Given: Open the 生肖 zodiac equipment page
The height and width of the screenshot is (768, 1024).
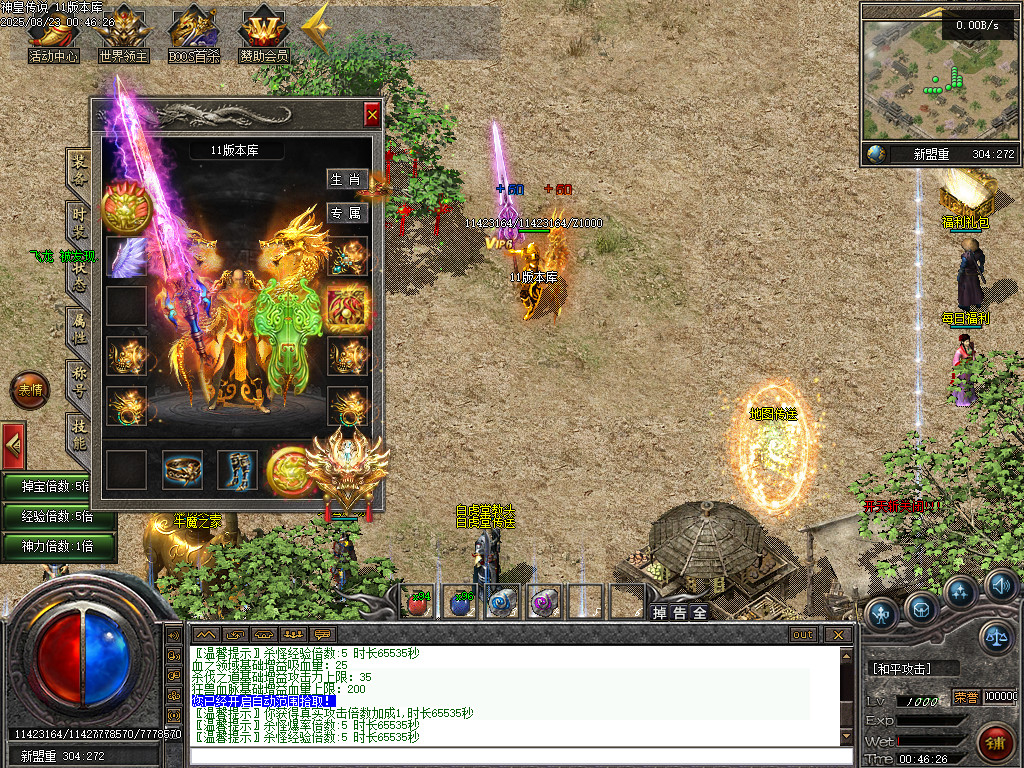Looking at the screenshot, I should pos(346,179).
